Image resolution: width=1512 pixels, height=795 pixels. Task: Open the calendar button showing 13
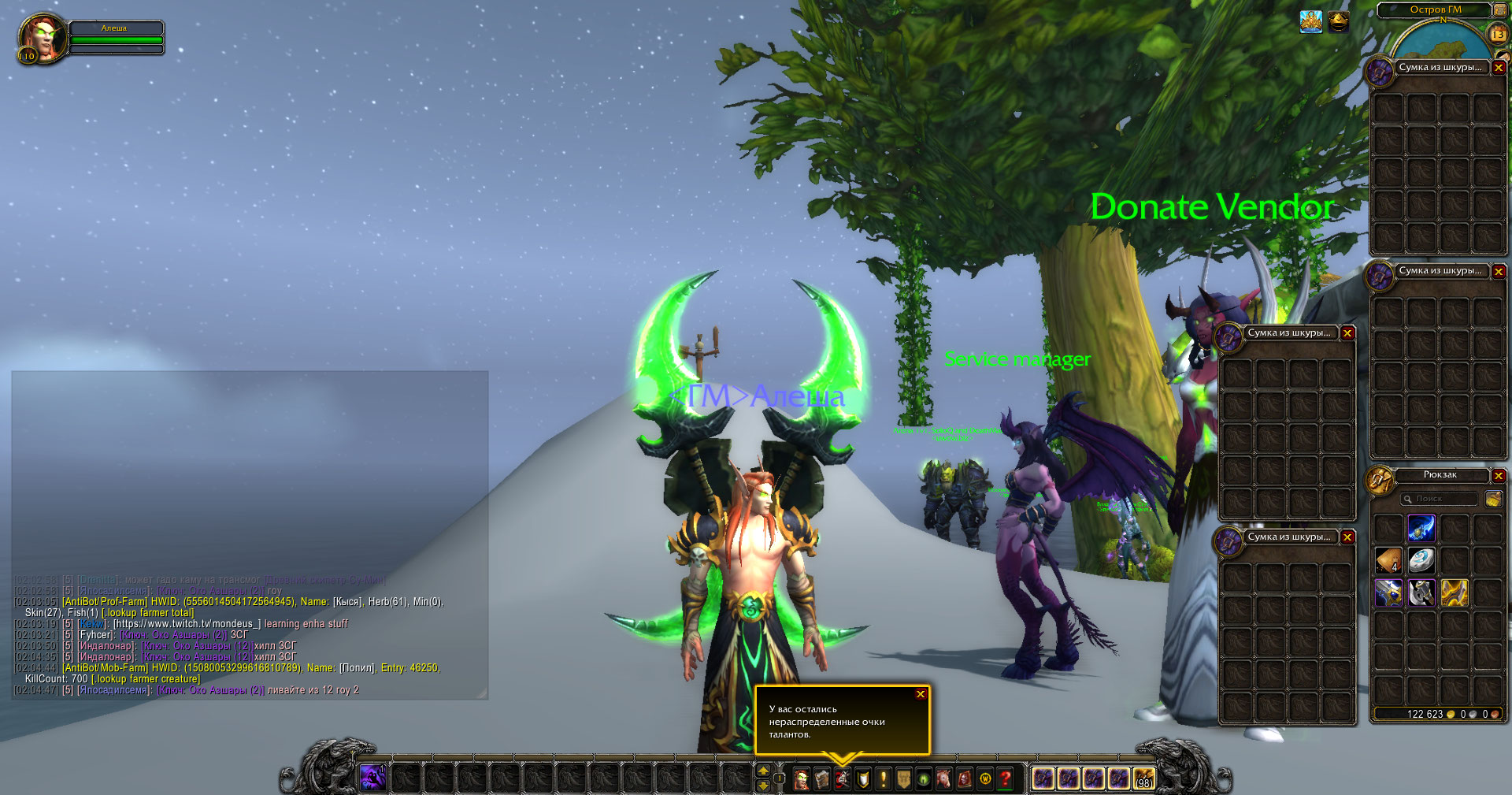[1498, 34]
